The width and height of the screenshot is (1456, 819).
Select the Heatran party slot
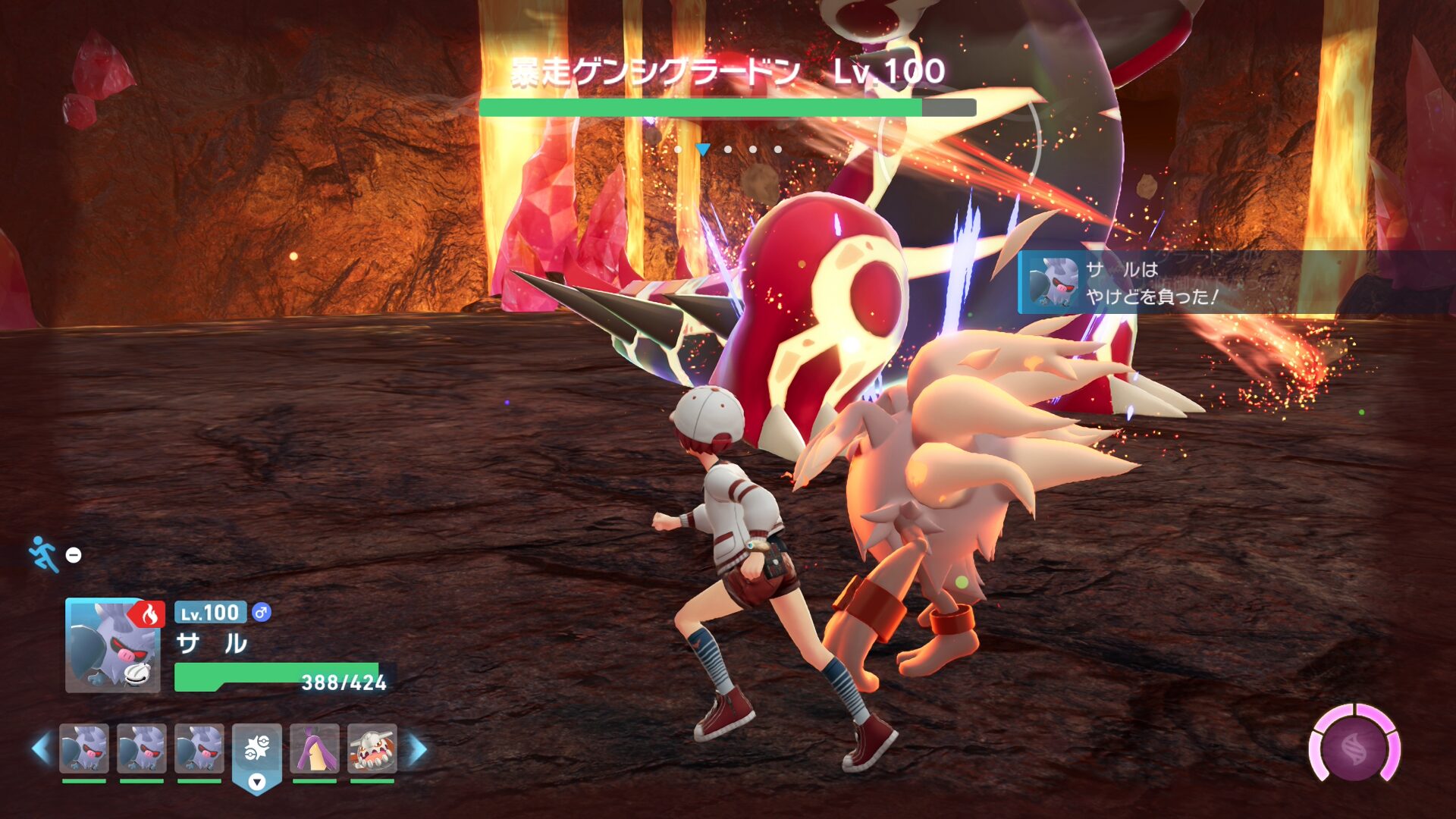[372, 748]
